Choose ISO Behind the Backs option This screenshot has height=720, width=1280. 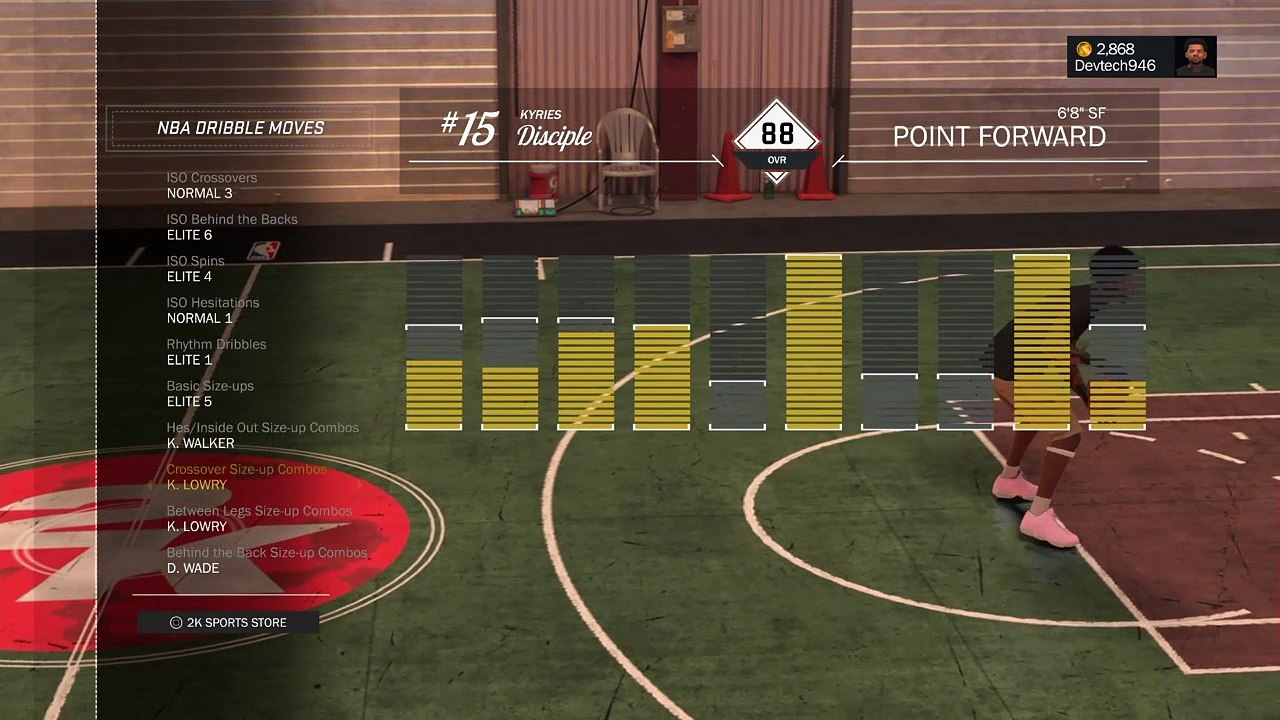(231, 227)
